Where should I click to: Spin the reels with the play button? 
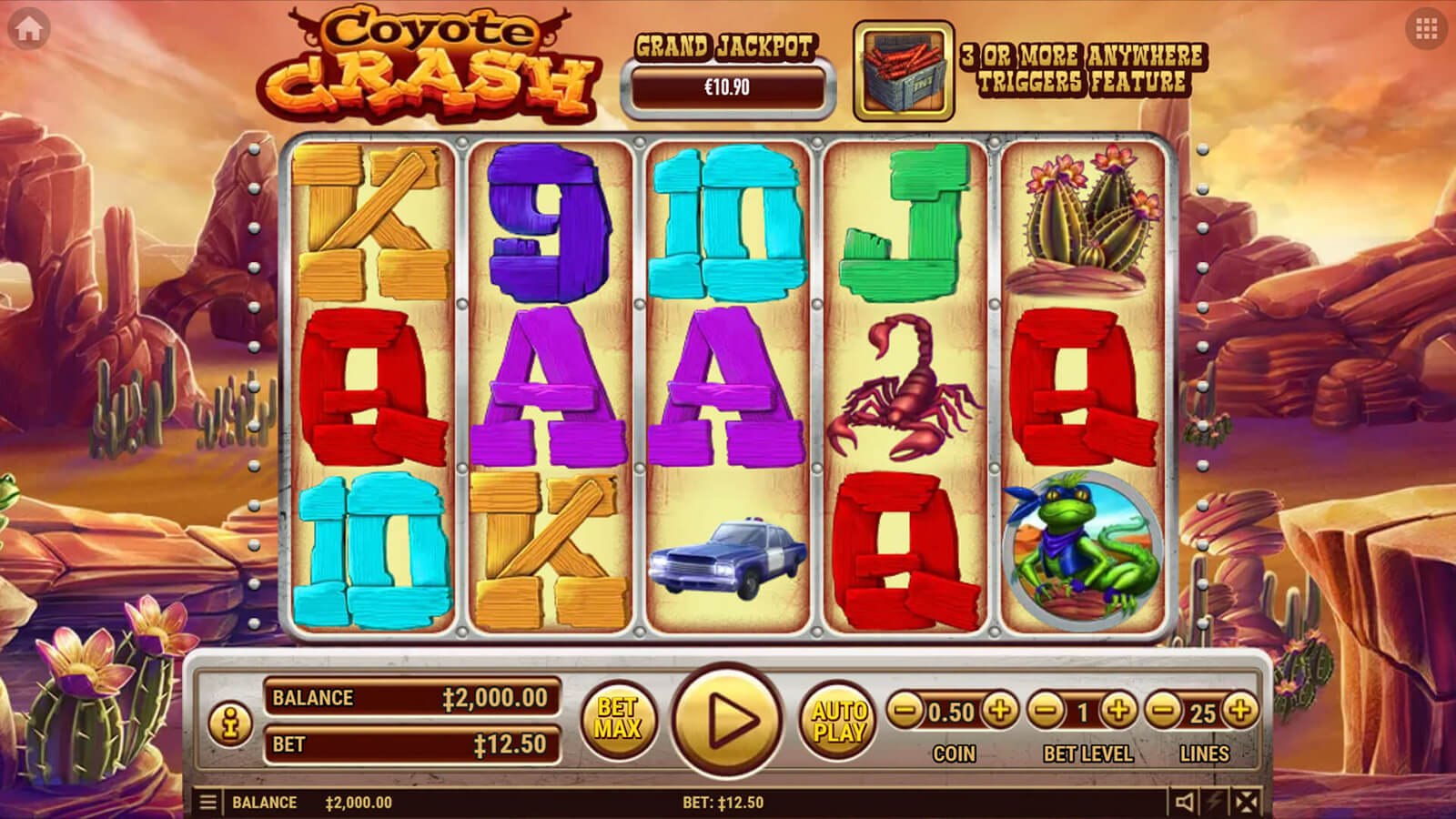(x=727, y=720)
